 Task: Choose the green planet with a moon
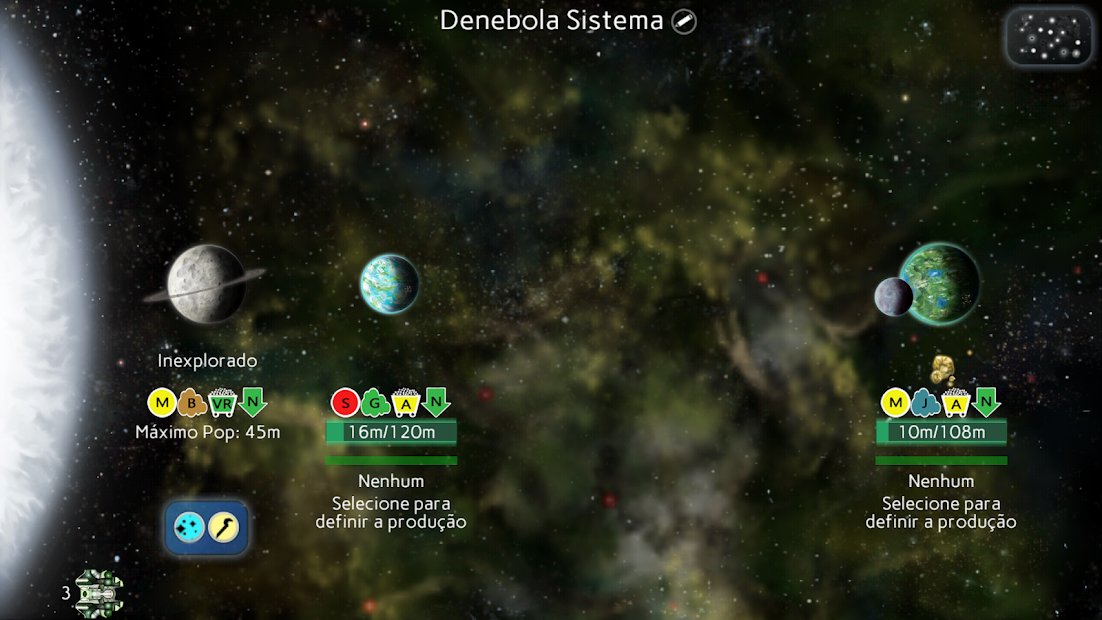(937, 283)
